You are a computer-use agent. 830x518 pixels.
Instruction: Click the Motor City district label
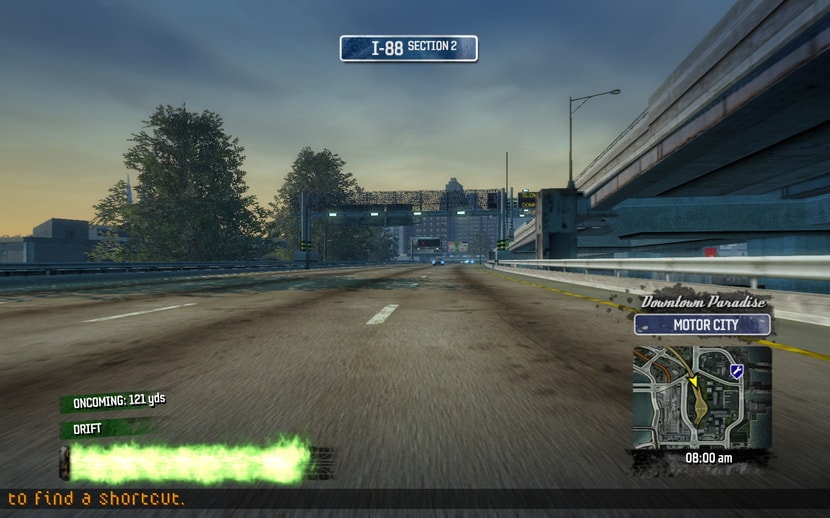tap(702, 325)
